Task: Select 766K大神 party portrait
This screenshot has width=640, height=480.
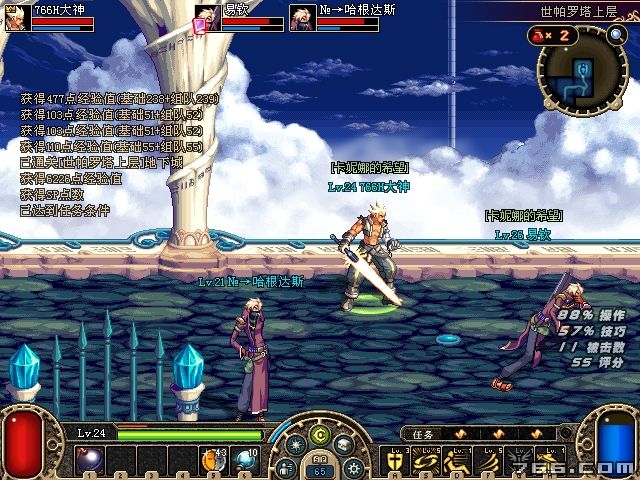Action: pos(15,18)
